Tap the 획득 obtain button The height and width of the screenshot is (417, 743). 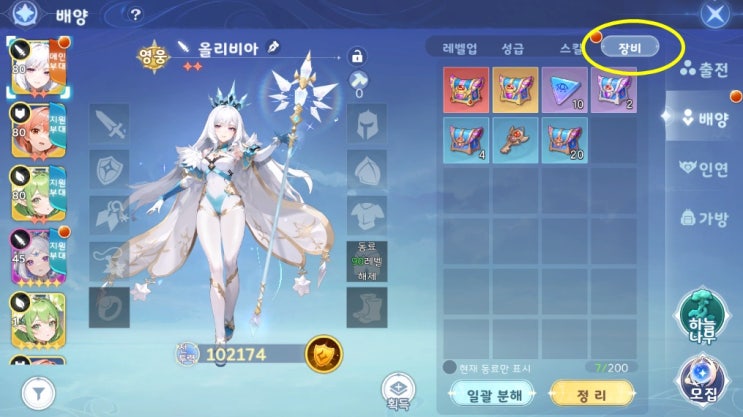(x=397, y=391)
